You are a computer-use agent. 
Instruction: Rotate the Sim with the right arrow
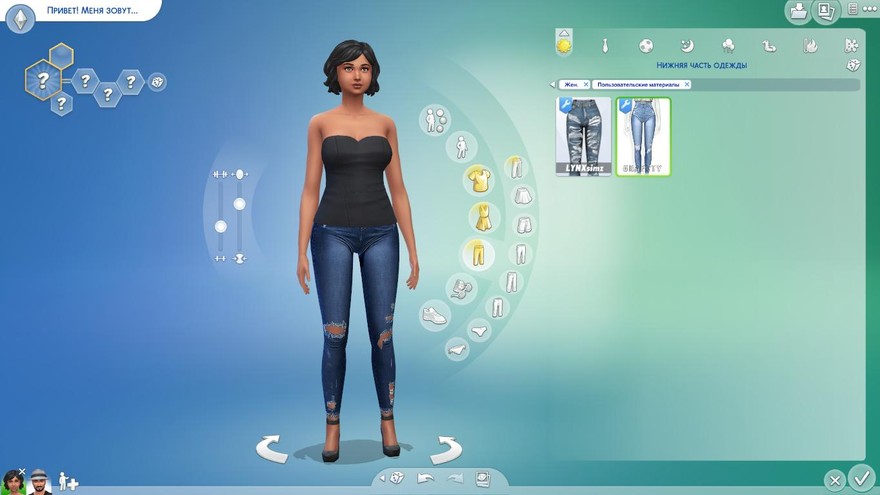(x=445, y=449)
